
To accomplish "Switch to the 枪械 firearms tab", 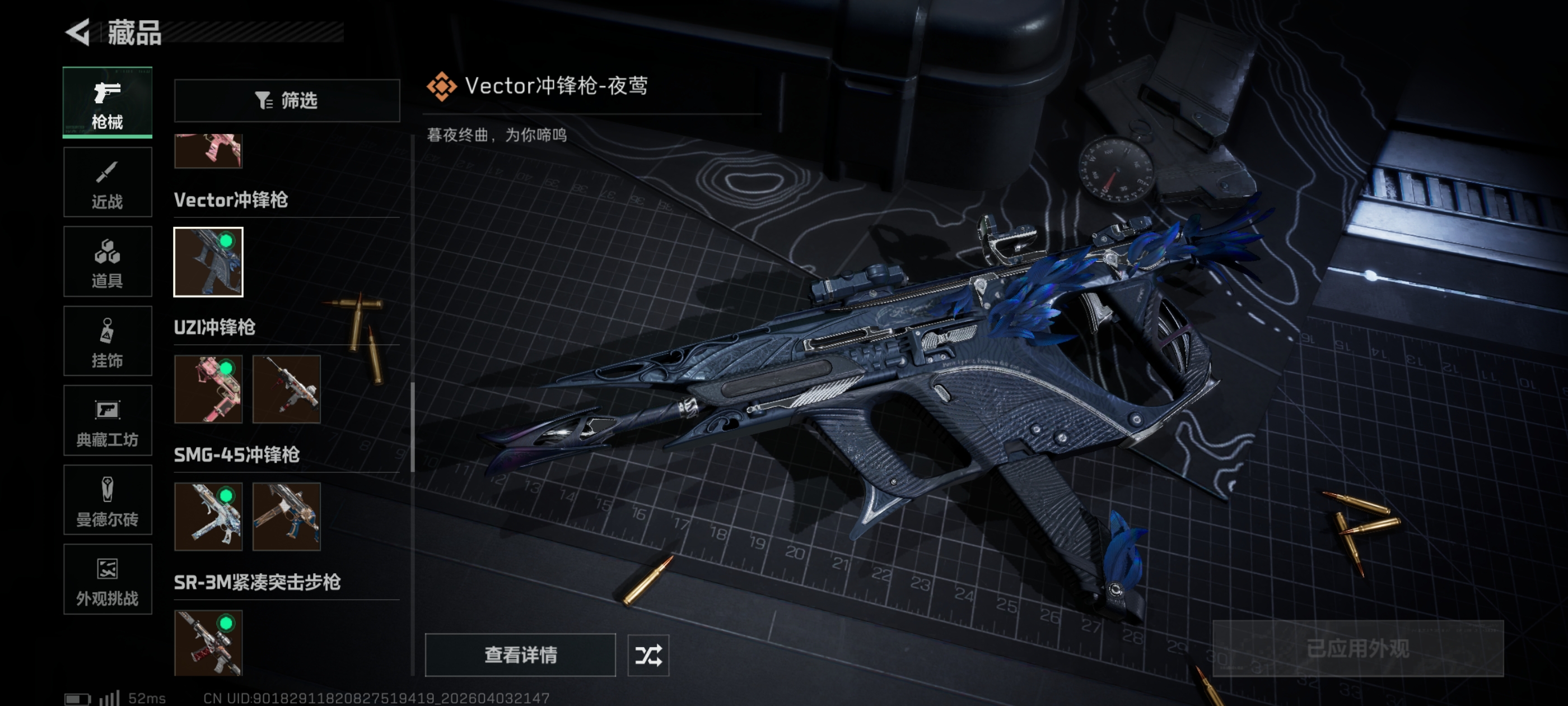I will click(x=107, y=103).
